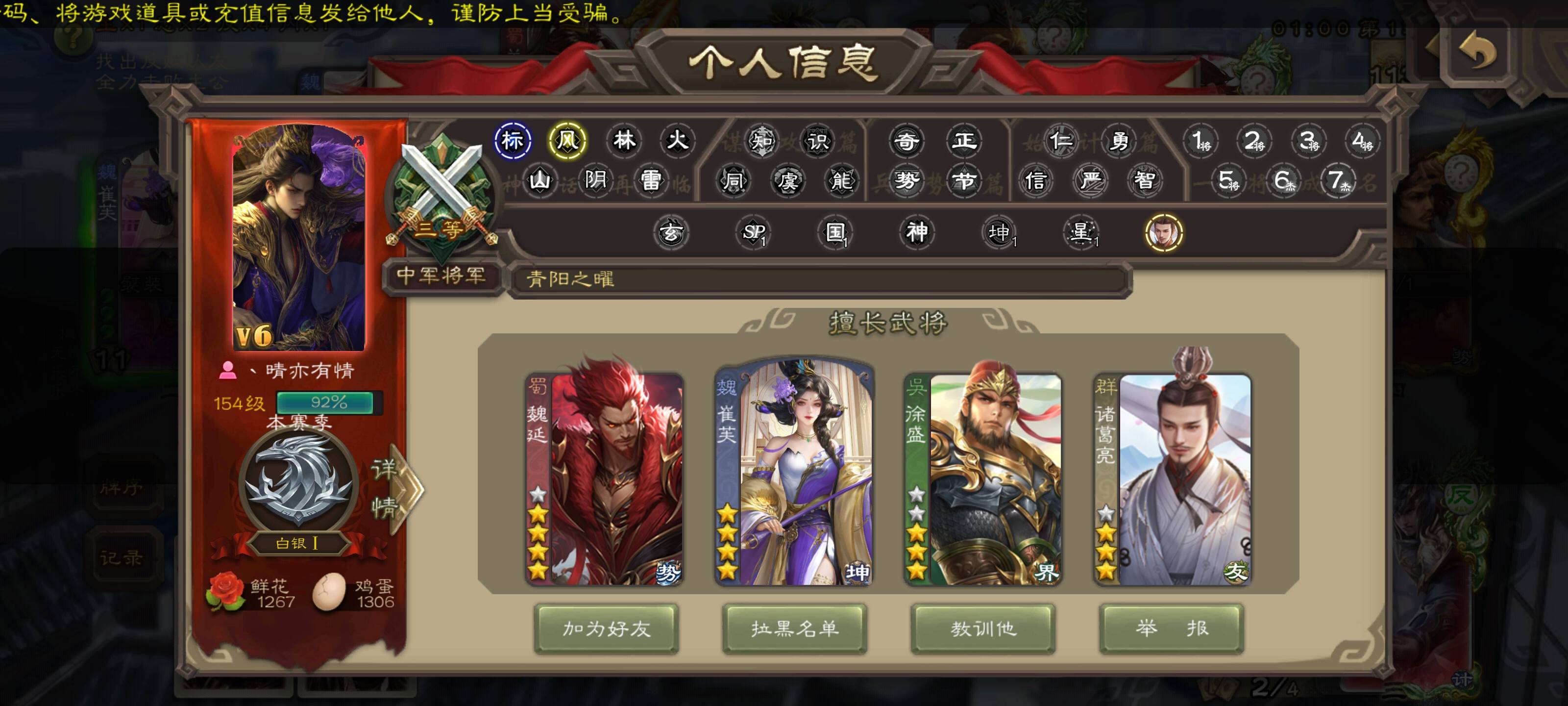The image size is (1568, 706).
Task: Show the 神 generals category
Action: click(x=917, y=232)
